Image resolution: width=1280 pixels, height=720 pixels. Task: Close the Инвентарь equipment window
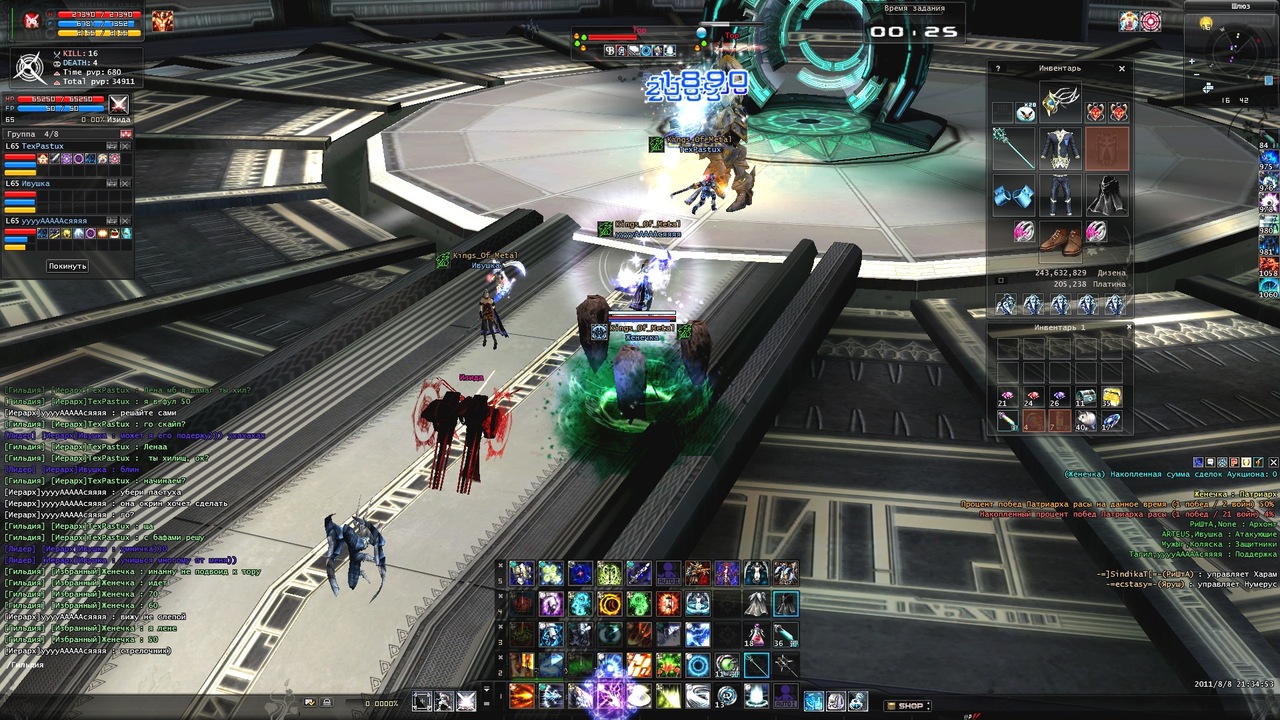(x=1122, y=69)
